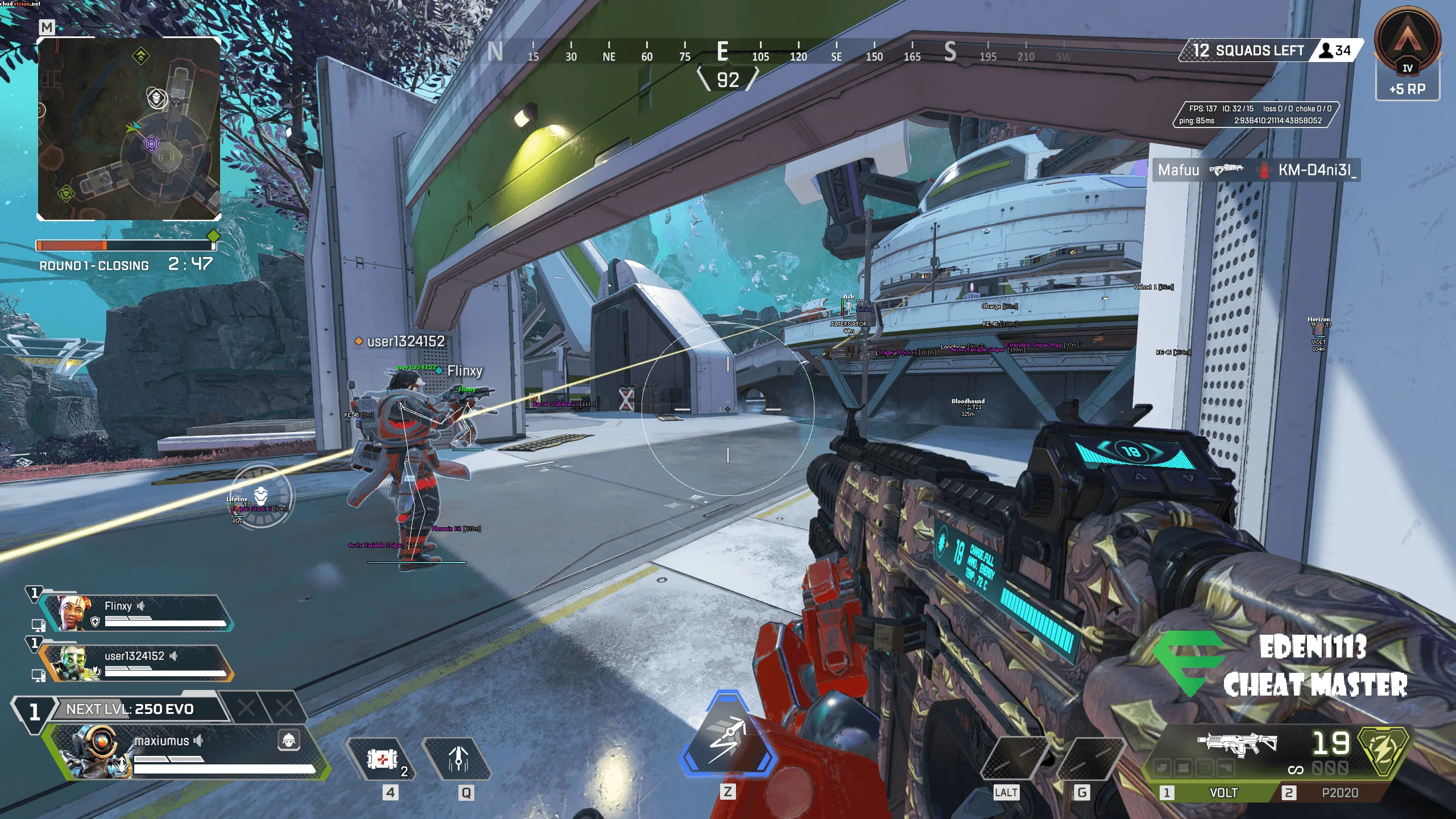The height and width of the screenshot is (819, 1456).
Task: Click the Volt weapon silhouette icon
Action: 1238,743
